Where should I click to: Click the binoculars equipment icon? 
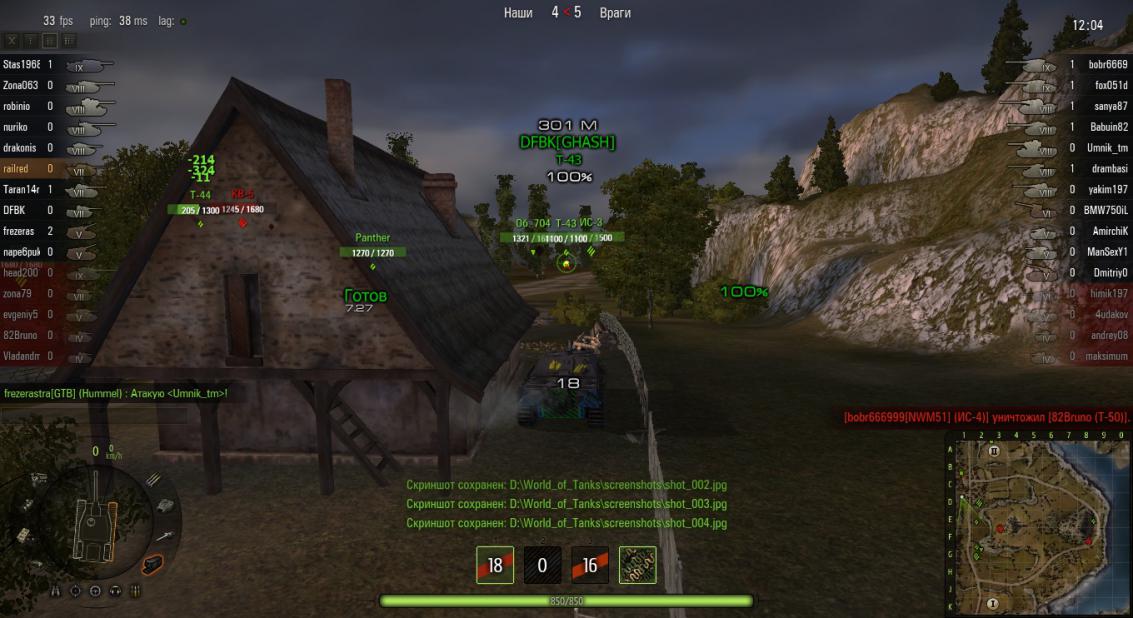pyautogui.click(x=56, y=591)
